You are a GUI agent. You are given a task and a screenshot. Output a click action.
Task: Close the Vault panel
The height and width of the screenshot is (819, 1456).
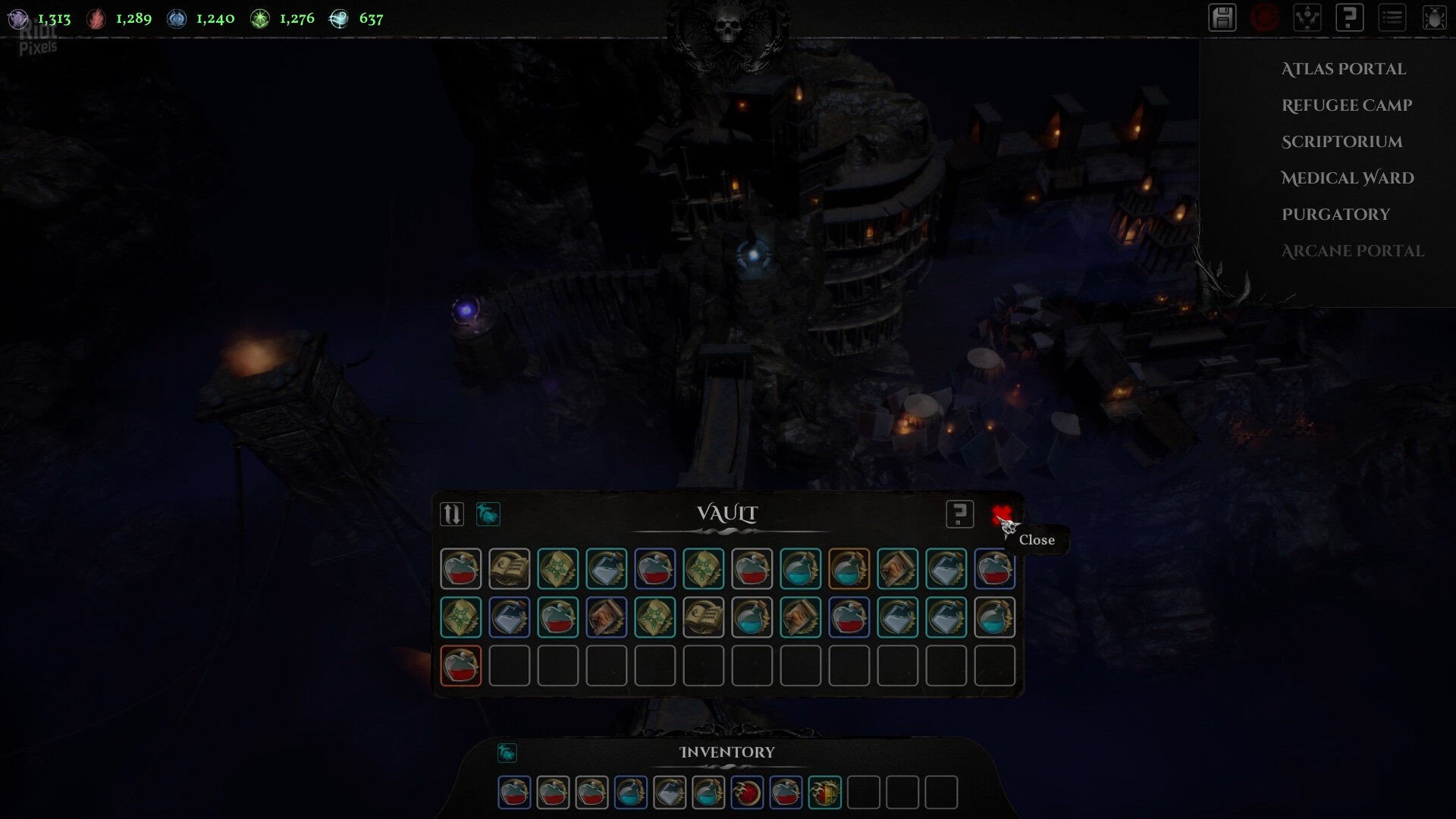tap(1001, 516)
